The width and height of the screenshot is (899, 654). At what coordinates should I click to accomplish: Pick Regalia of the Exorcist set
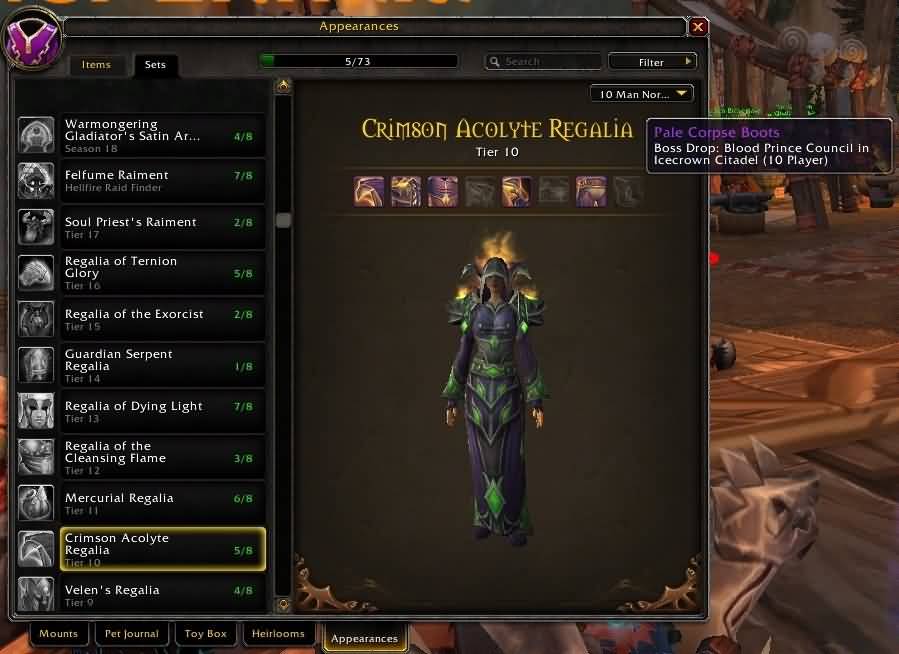pos(142,319)
